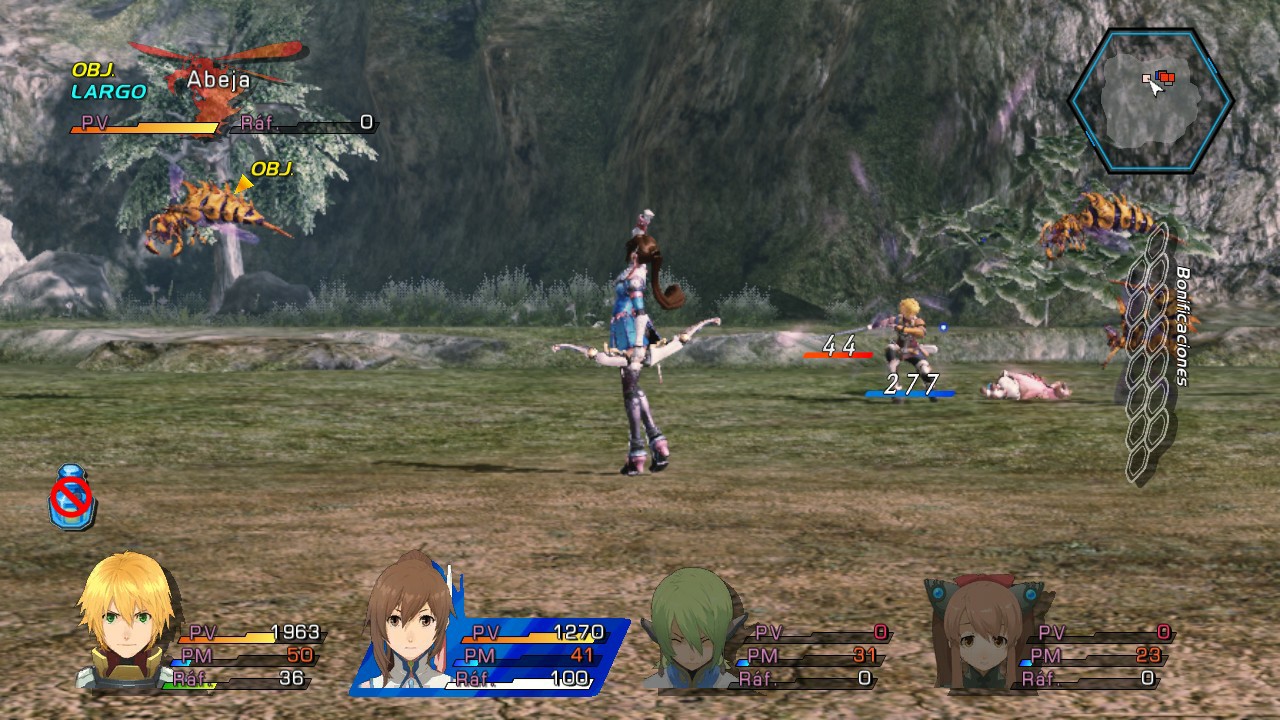
Task: Select the Abeja enemy name label
Action: (217, 79)
